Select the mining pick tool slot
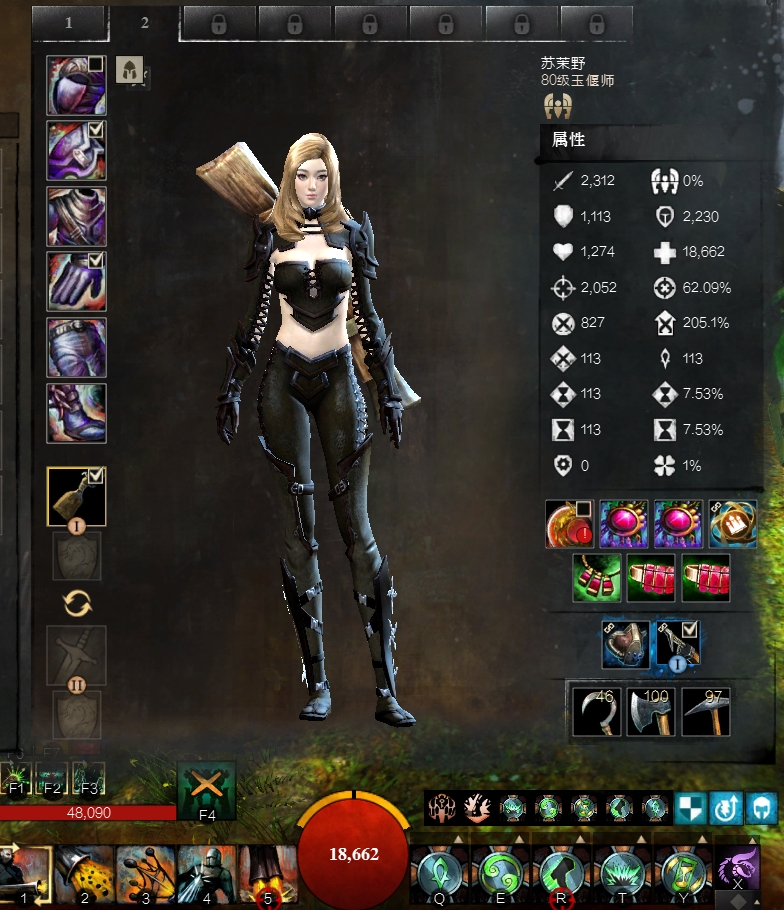Image resolution: width=784 pixels, height=910 pixels. (706, 711)
